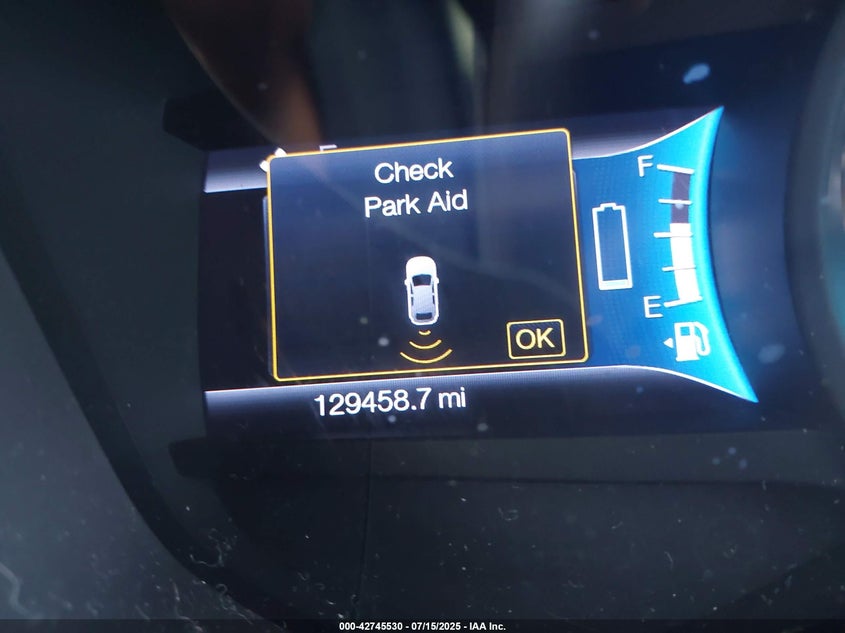The image size is (845, 633).
Task: Acknowledge the Check Park Aid warning with OK
Action: pos(535,339)
